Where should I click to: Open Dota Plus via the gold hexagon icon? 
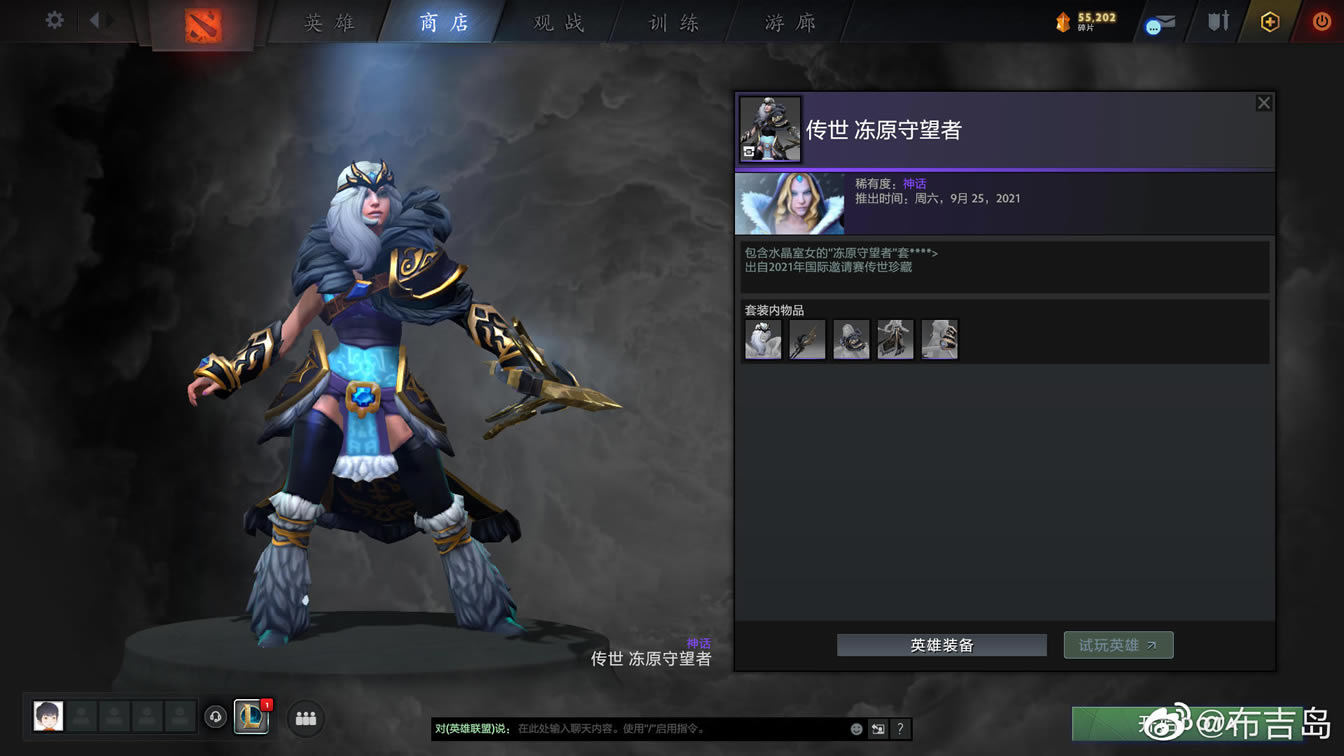click(1268, 20)
